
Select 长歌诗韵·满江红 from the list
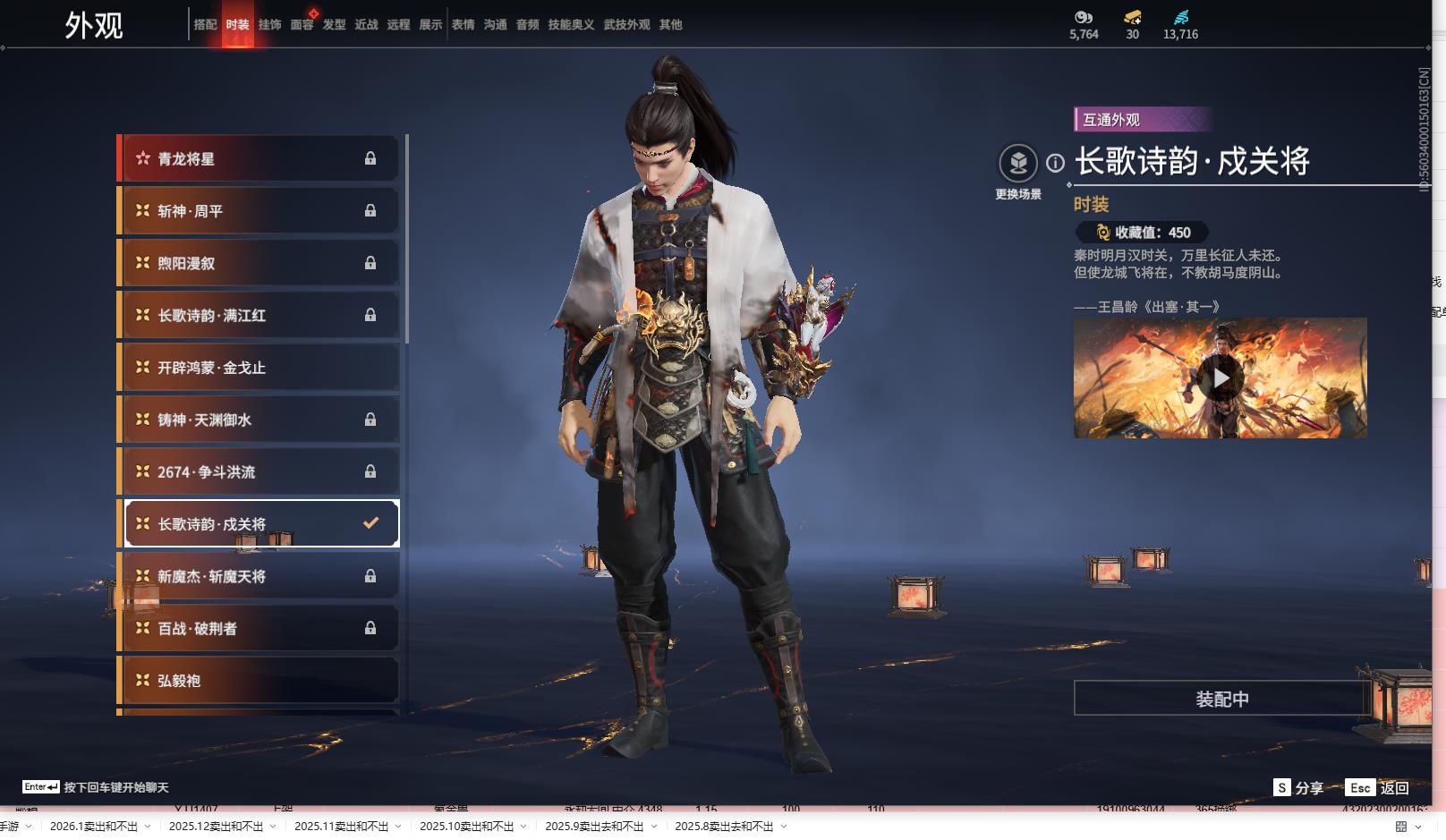tap(259, 316)
